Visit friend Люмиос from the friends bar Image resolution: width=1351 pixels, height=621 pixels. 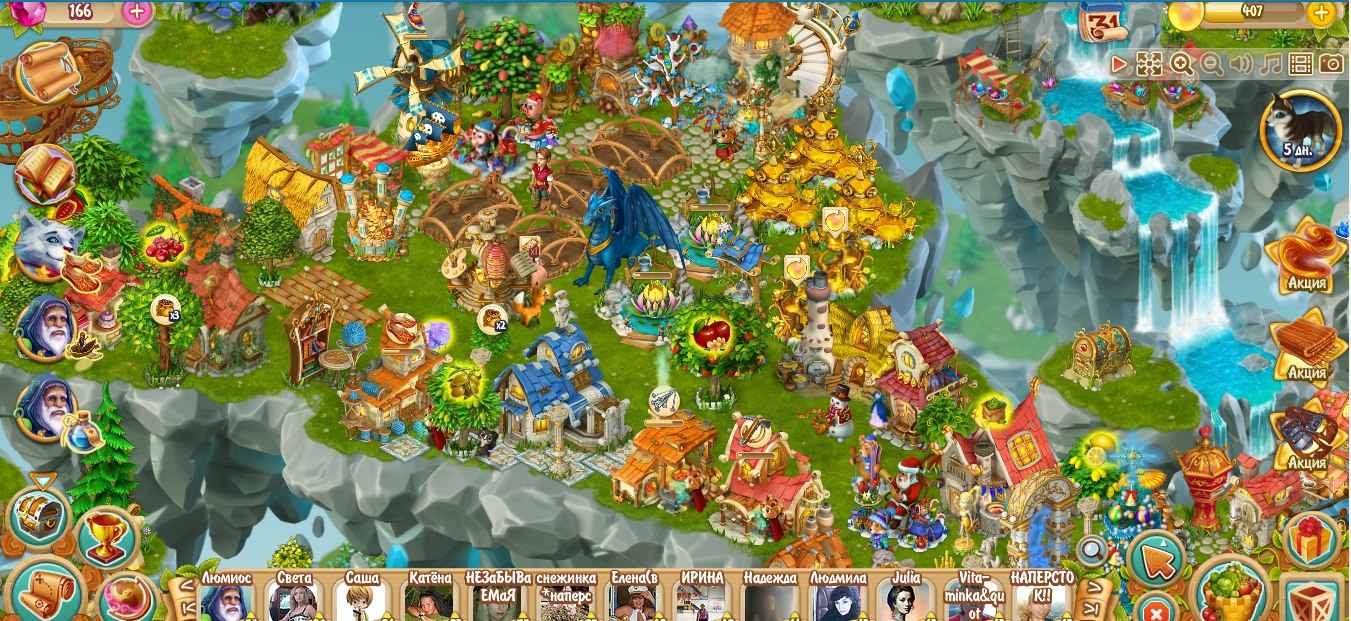225,602
